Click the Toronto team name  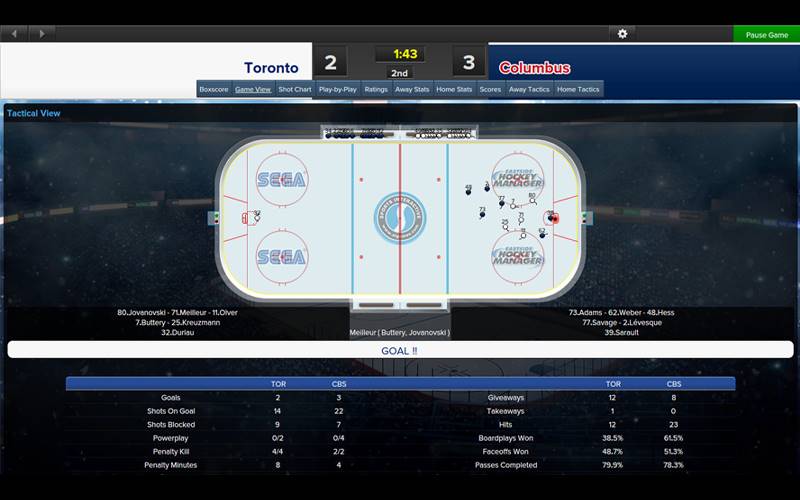coord(271,68)
